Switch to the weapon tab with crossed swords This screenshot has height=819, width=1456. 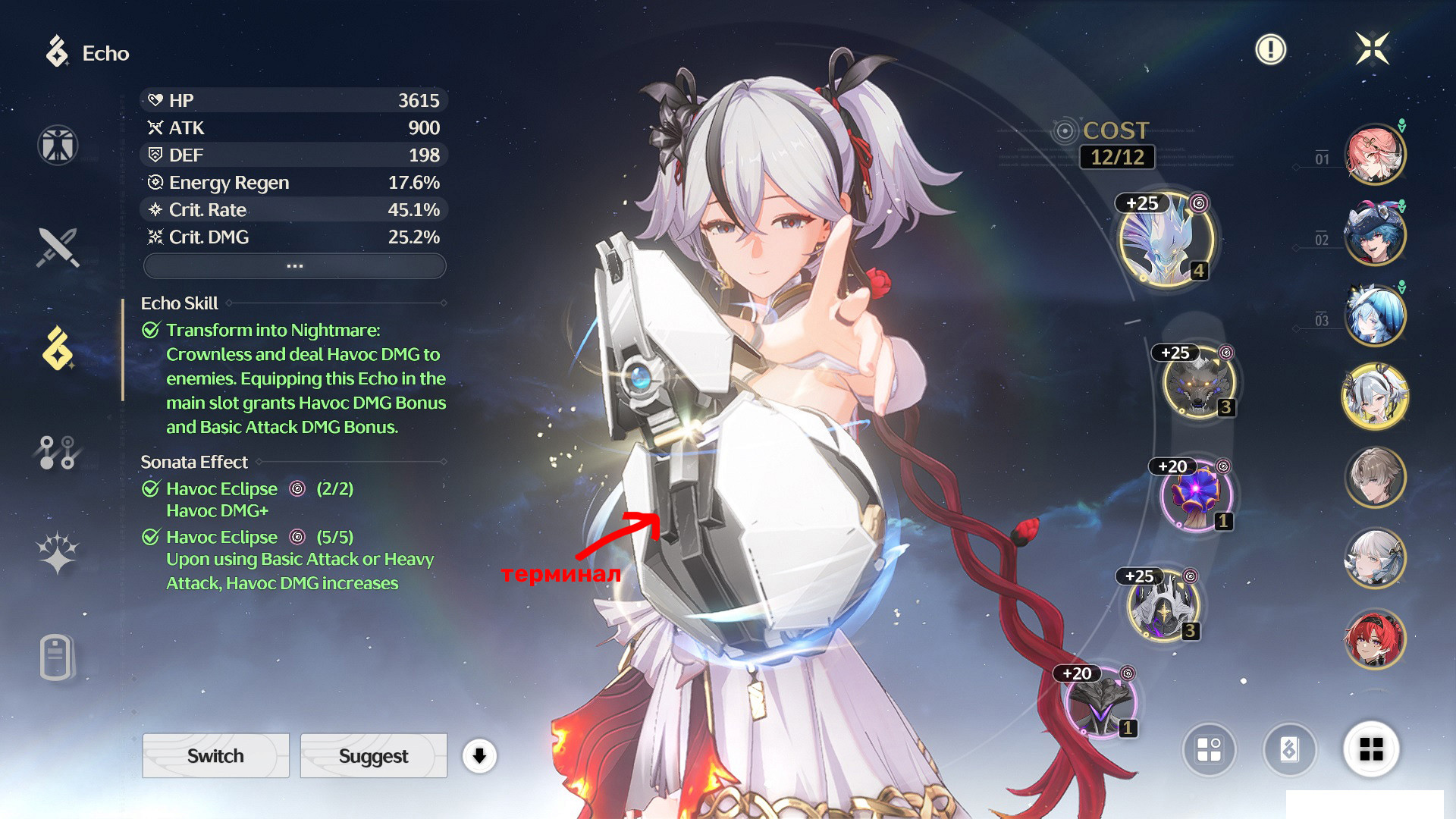[58, 247]
